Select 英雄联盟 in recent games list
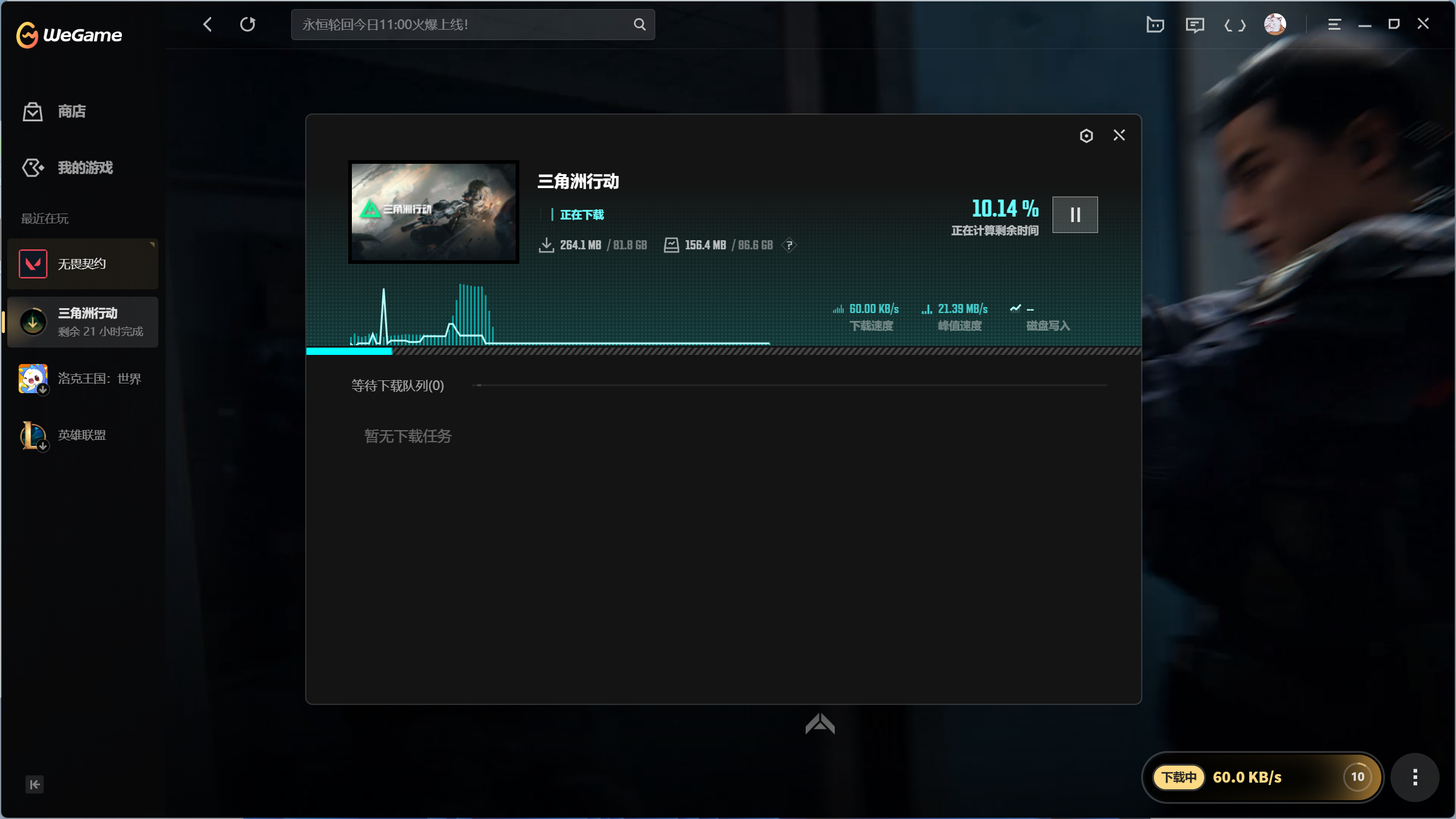Viewport: 1456px width, 819px height. (x=81, y=435)
